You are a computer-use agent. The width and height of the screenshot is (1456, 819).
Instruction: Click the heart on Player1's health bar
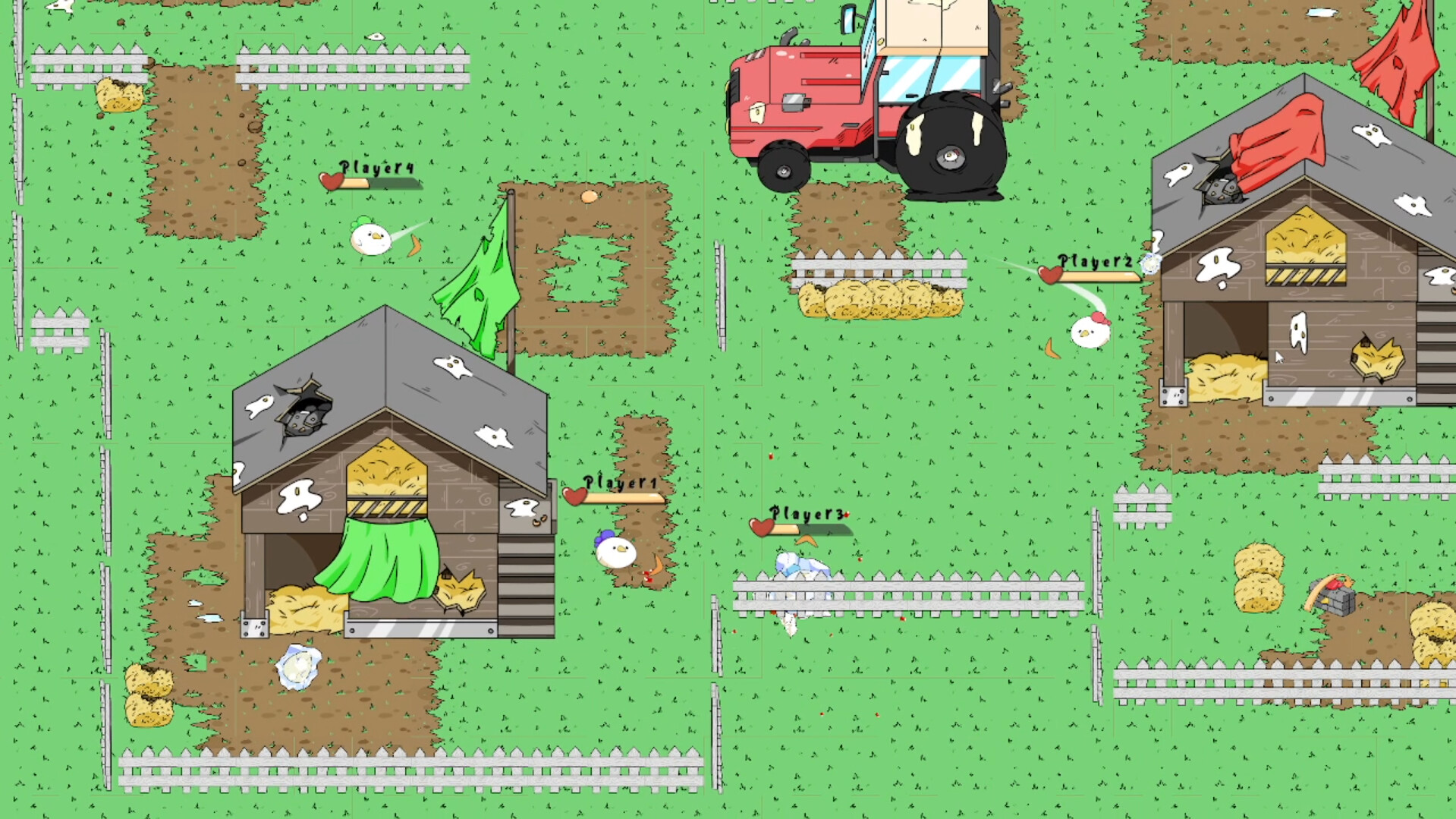pyautogui.click(x=574, y=494)
